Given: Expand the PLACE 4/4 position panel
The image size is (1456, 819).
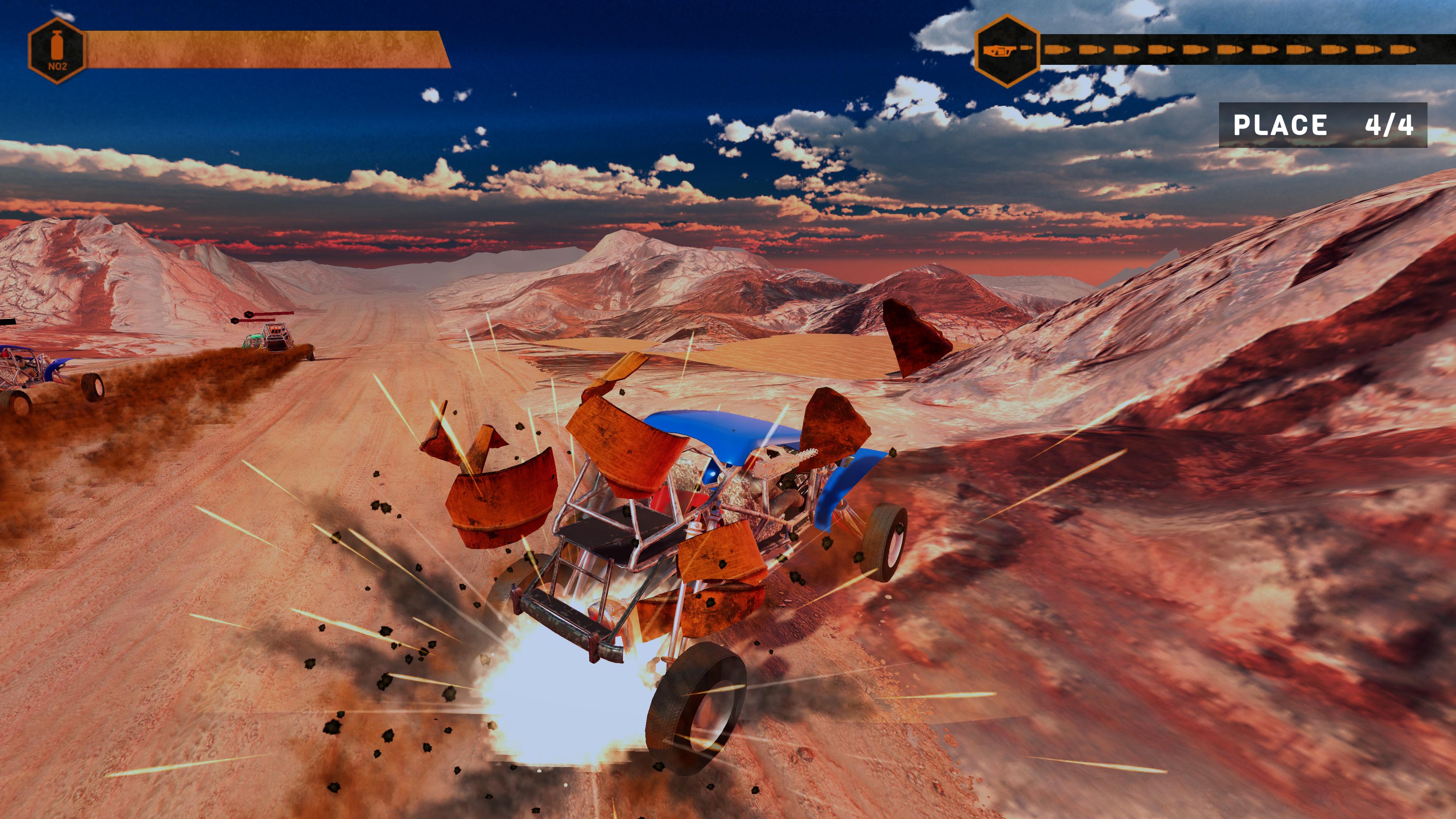Looking at the screenshot, I should 1328,126.
